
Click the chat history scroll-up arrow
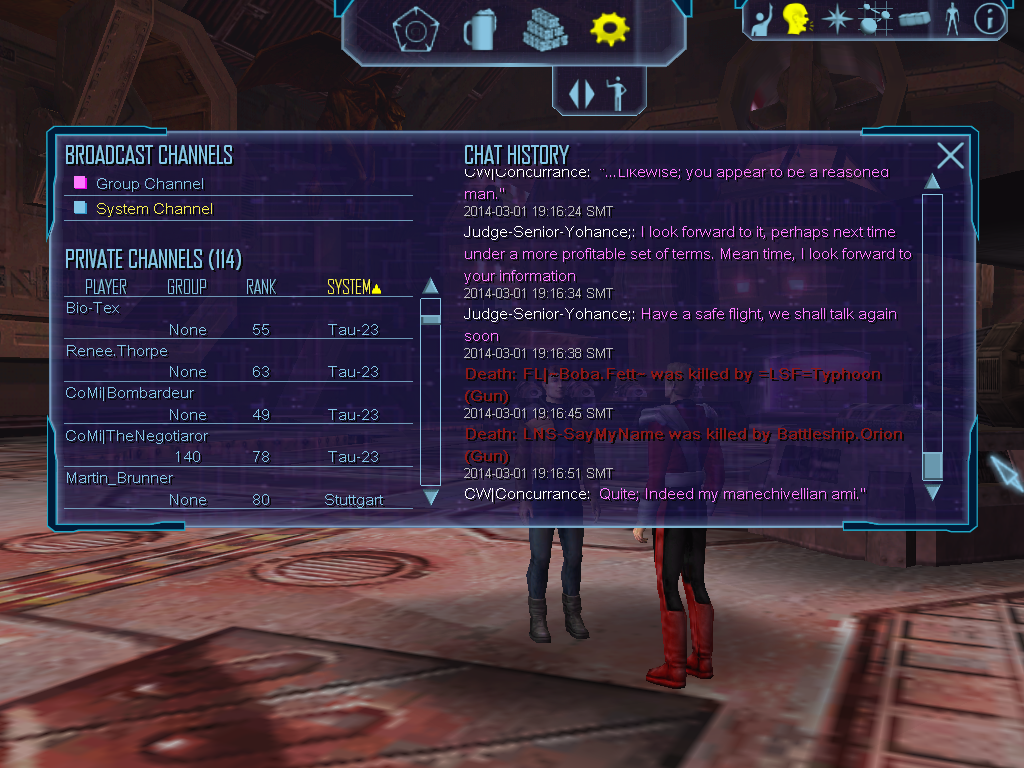point(932,182)
